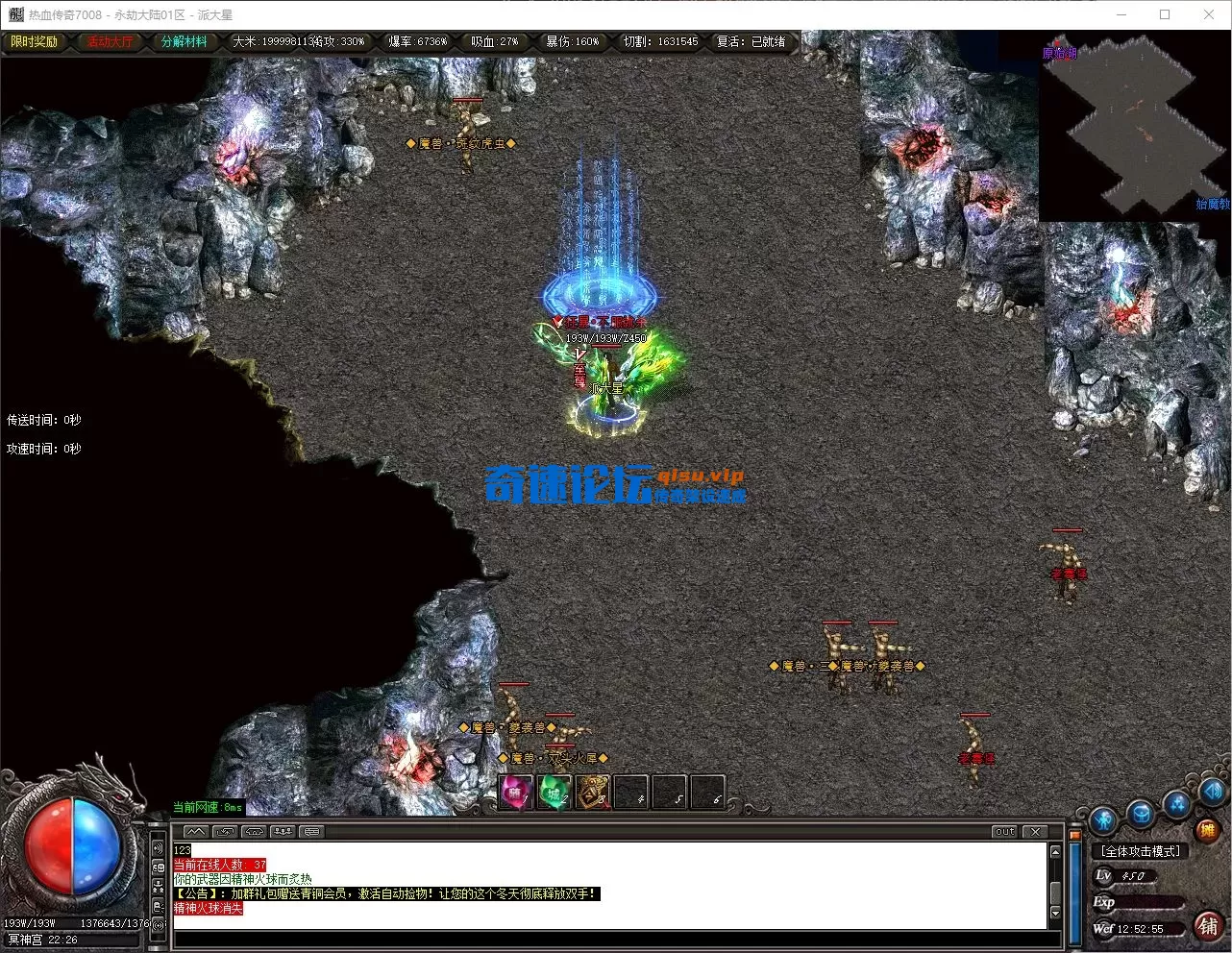Open the 分解材料 material breakdown panel
Screen dimensions: 1232x953
tap(184, 42)
